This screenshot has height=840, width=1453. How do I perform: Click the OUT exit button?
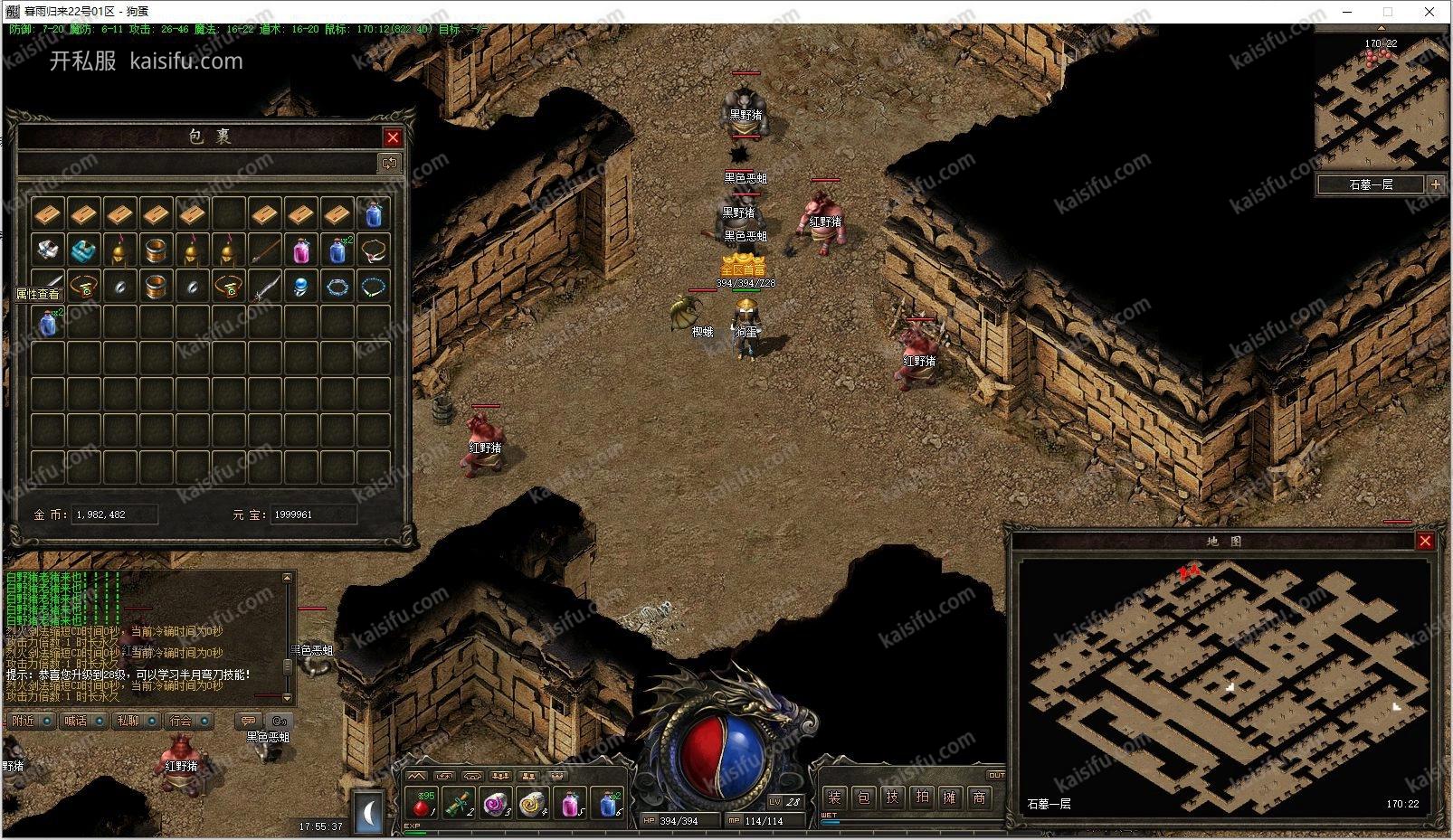[x=995, y=775]
